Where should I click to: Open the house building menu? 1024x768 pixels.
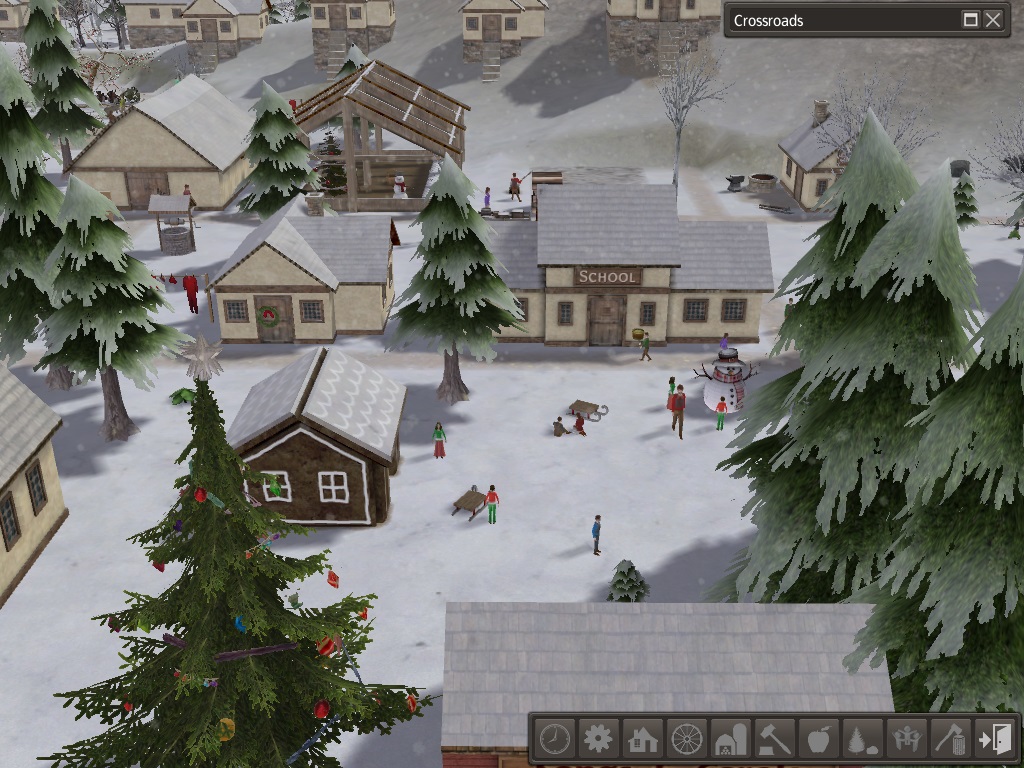[642, 739]
